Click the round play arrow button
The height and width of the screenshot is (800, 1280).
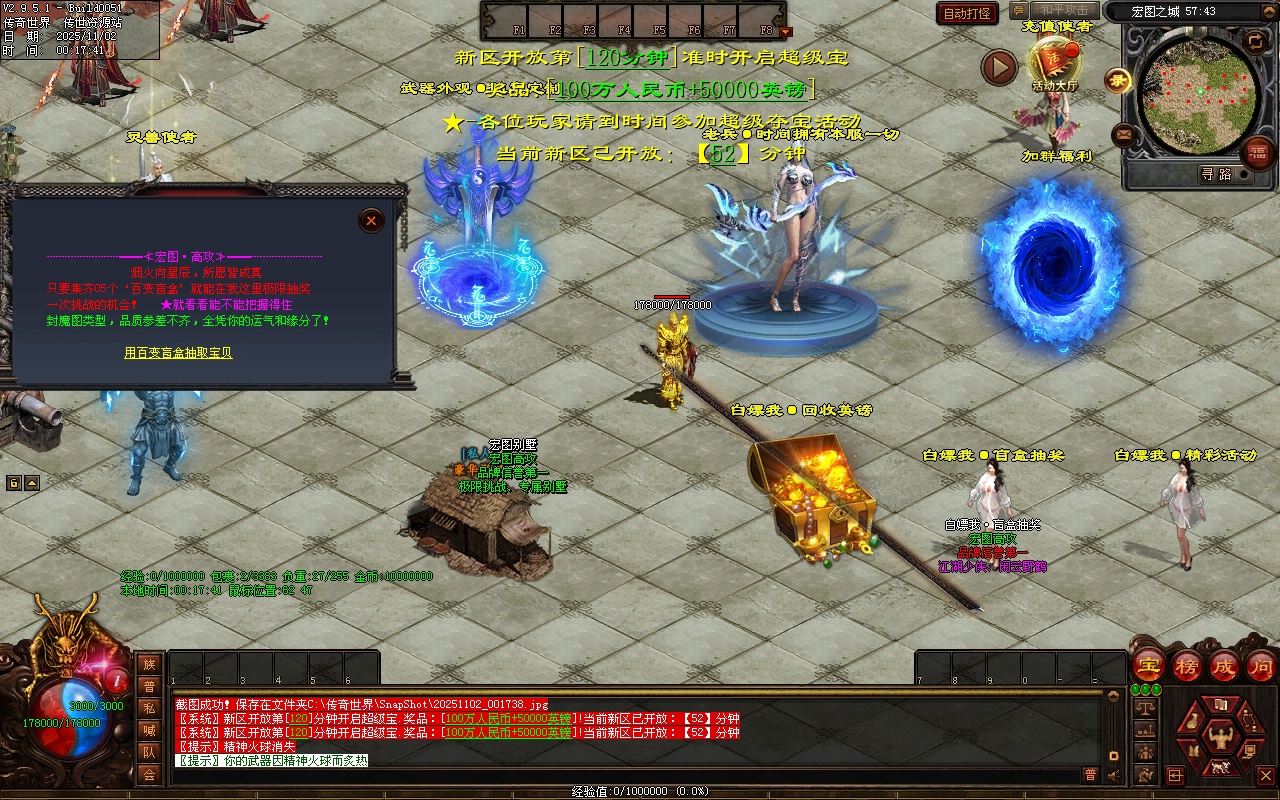pyautogui.click(x=998, y=68)
